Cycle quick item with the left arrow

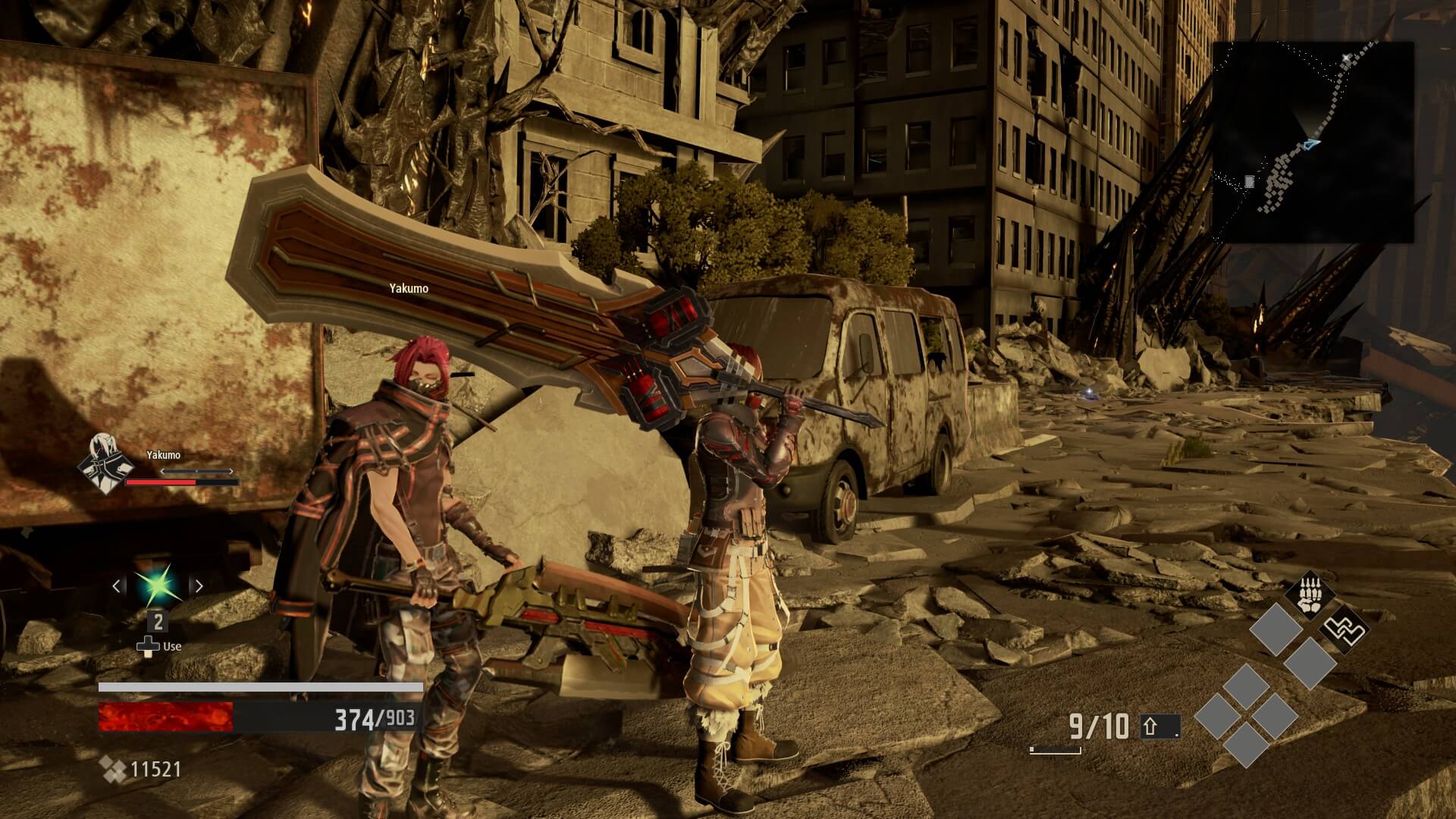pos(117,585)
